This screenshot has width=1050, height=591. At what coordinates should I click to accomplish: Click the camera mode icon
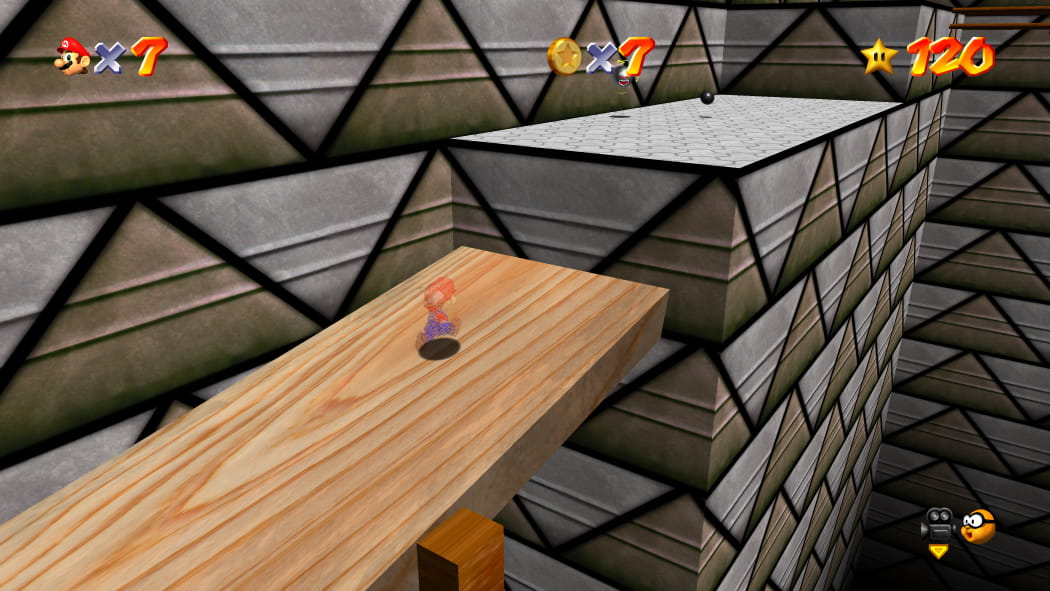938,525
